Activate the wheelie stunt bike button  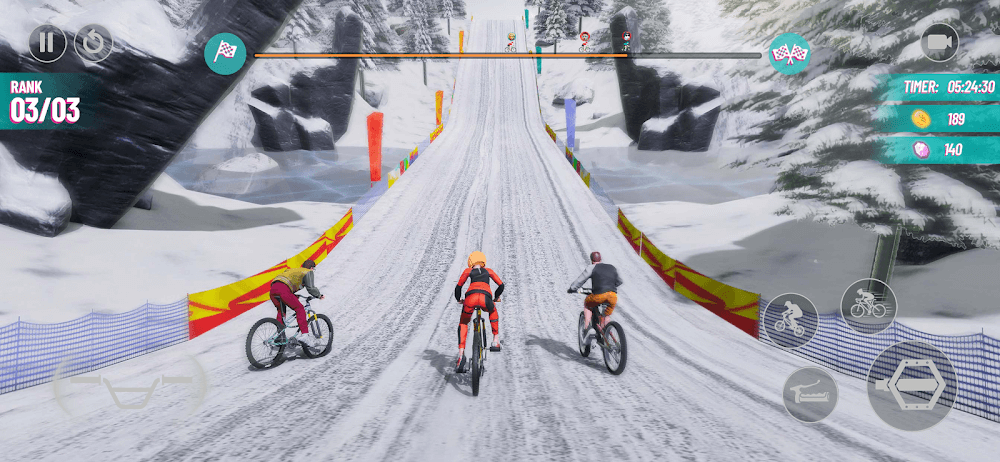coord(790,321)
